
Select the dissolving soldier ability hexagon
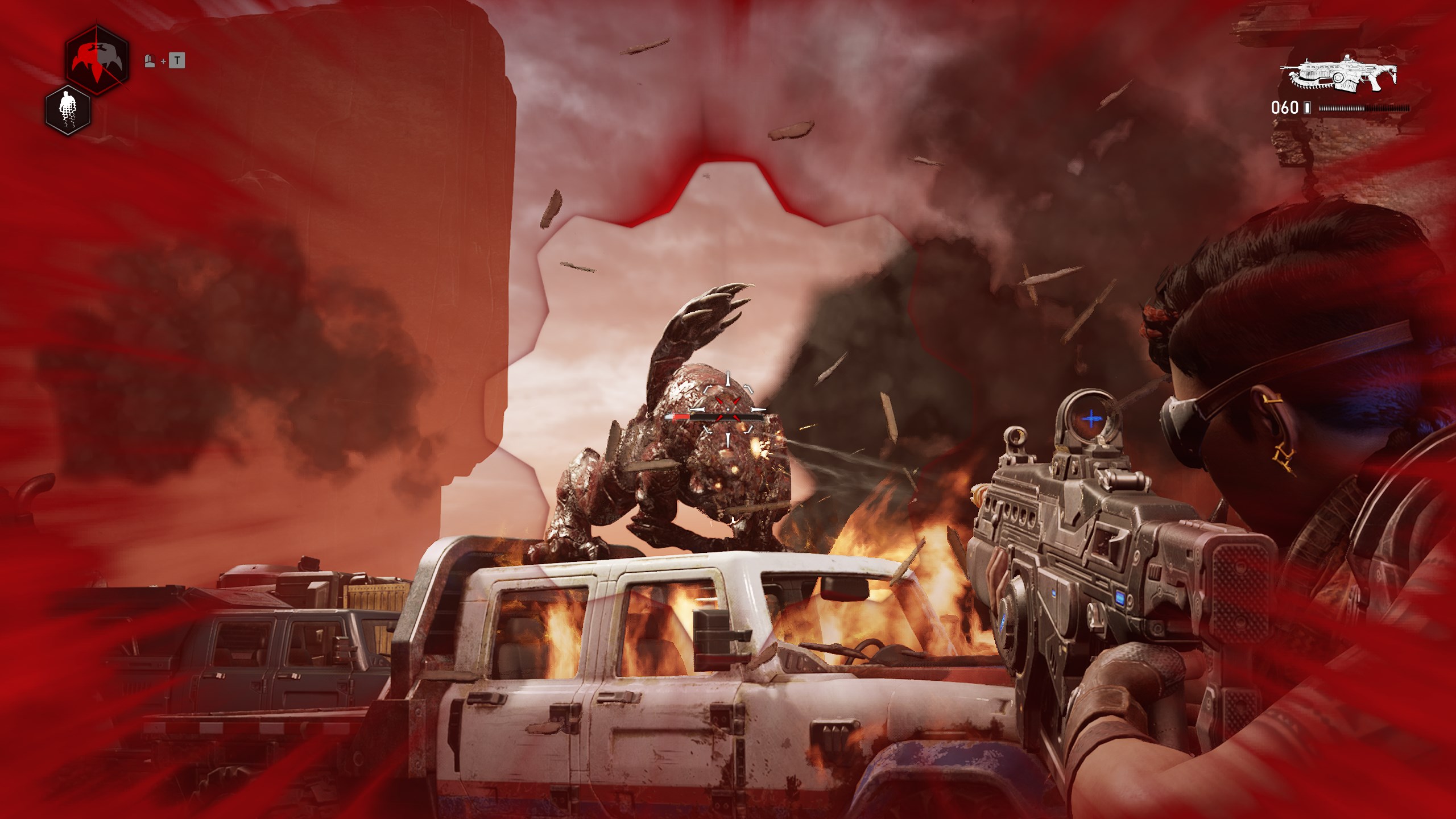[x=69, y=110]
